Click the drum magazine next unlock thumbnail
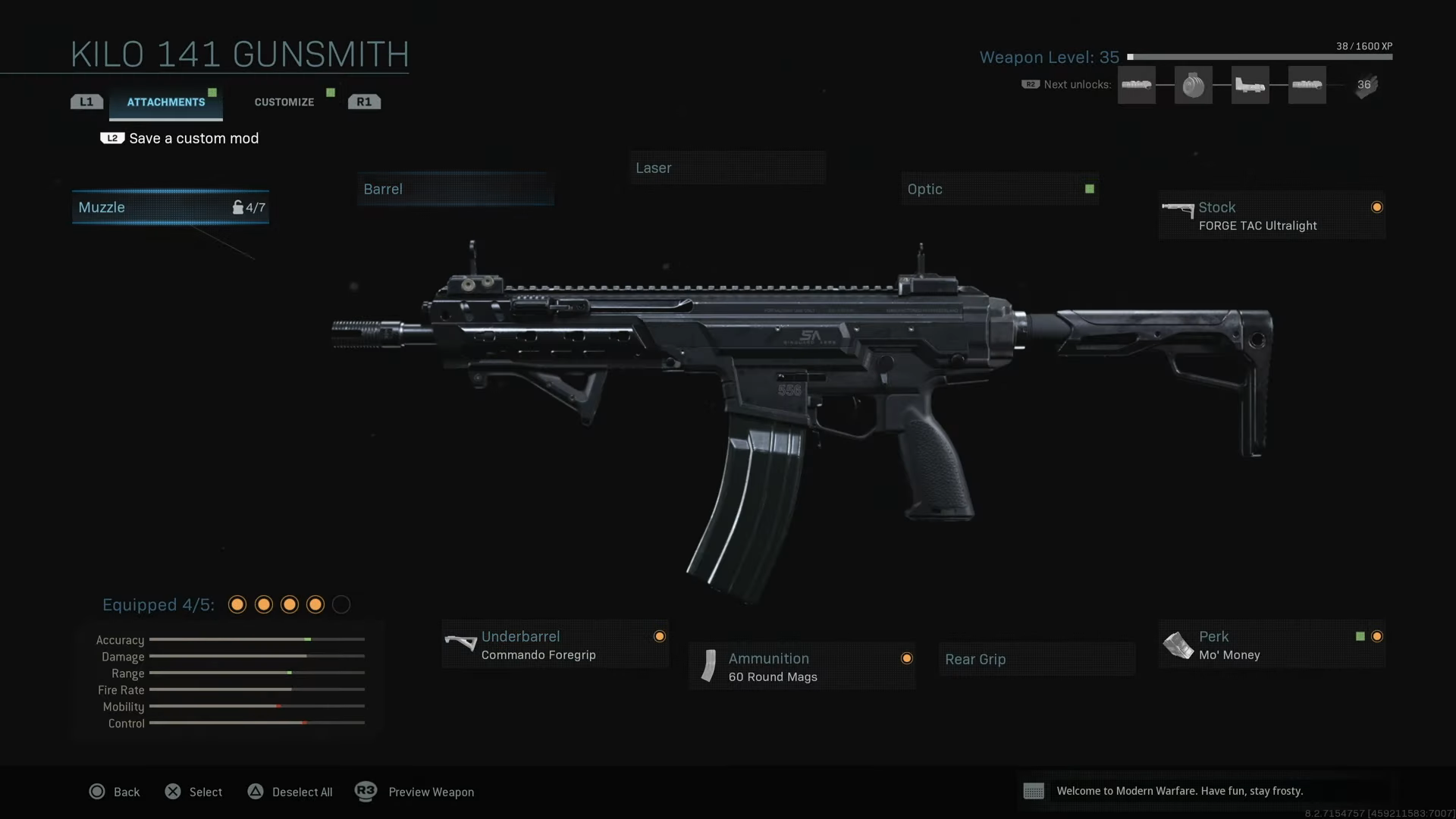This screenshot has width=1456, height=819. pos(1193,85)
